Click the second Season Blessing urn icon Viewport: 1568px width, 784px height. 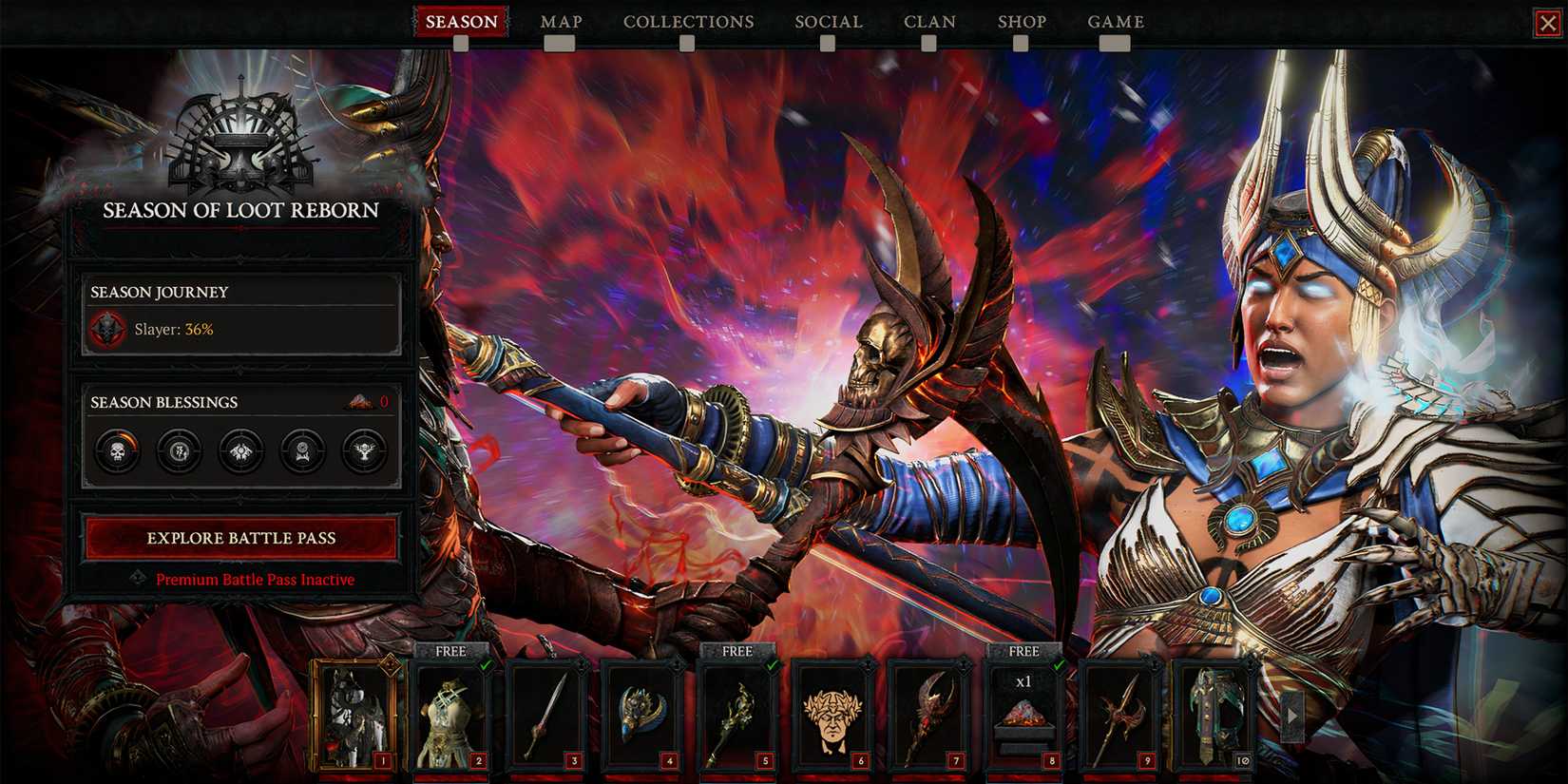point(178,451)
